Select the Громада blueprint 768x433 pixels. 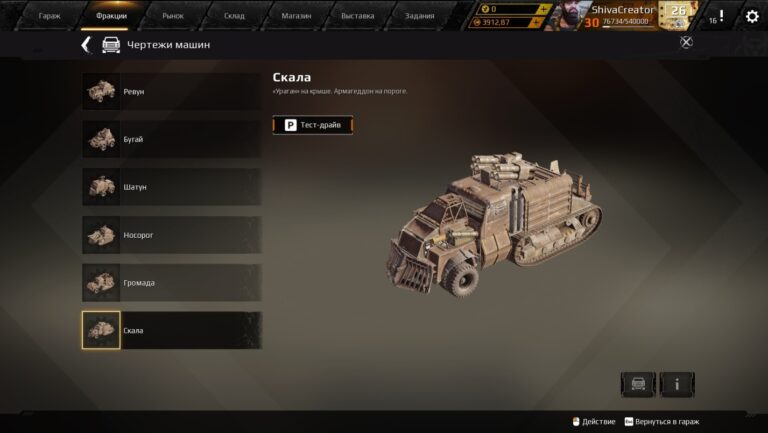click(171, 283)
